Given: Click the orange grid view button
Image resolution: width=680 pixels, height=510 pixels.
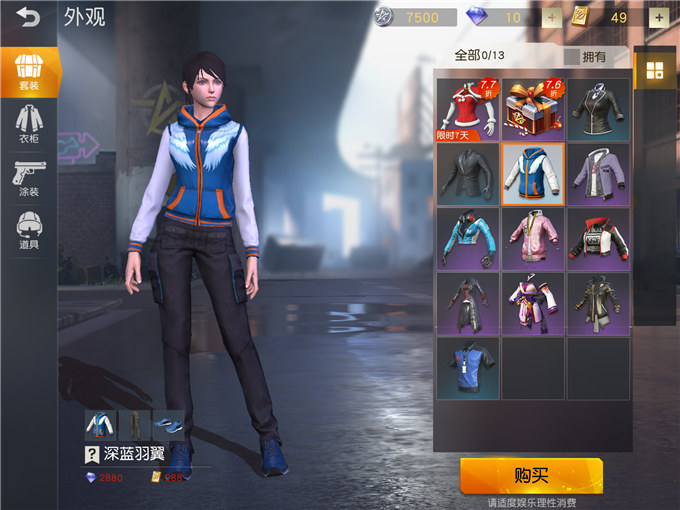Looking at the screenshot, I should (x=655, y=70).
